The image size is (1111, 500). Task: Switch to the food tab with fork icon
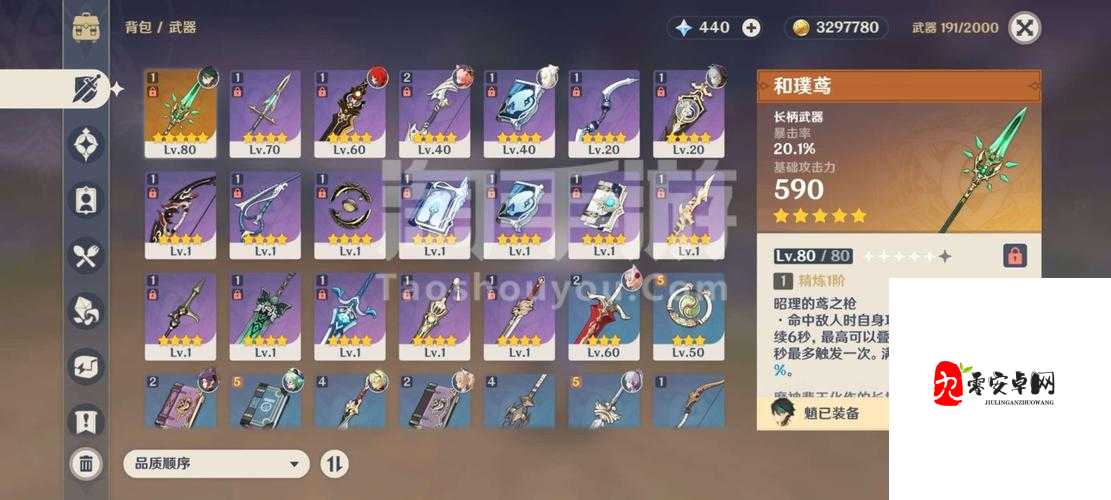click(86, 255)
